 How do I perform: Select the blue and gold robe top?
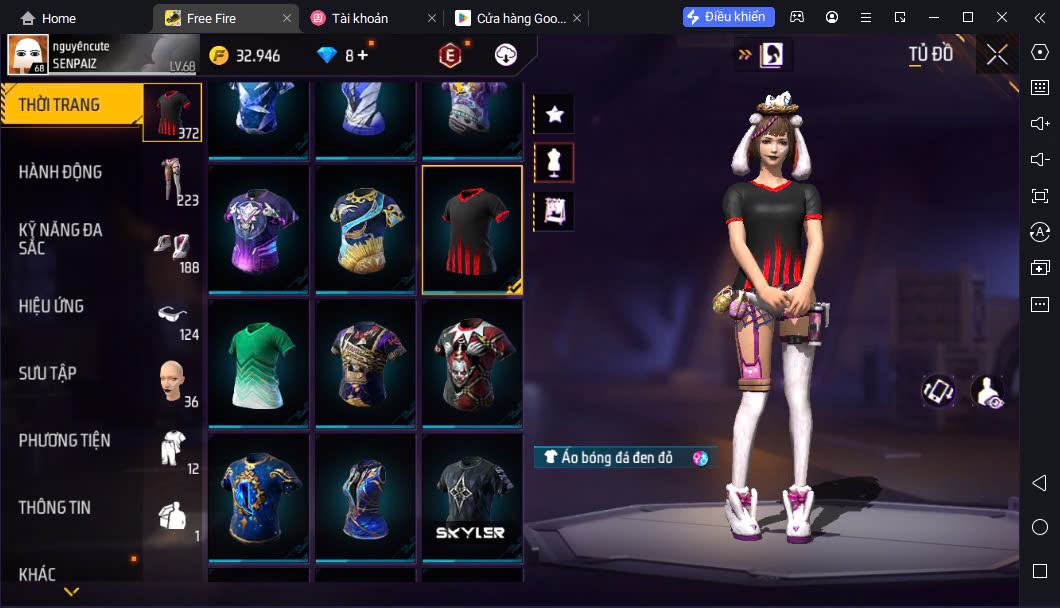pos(365,229)
